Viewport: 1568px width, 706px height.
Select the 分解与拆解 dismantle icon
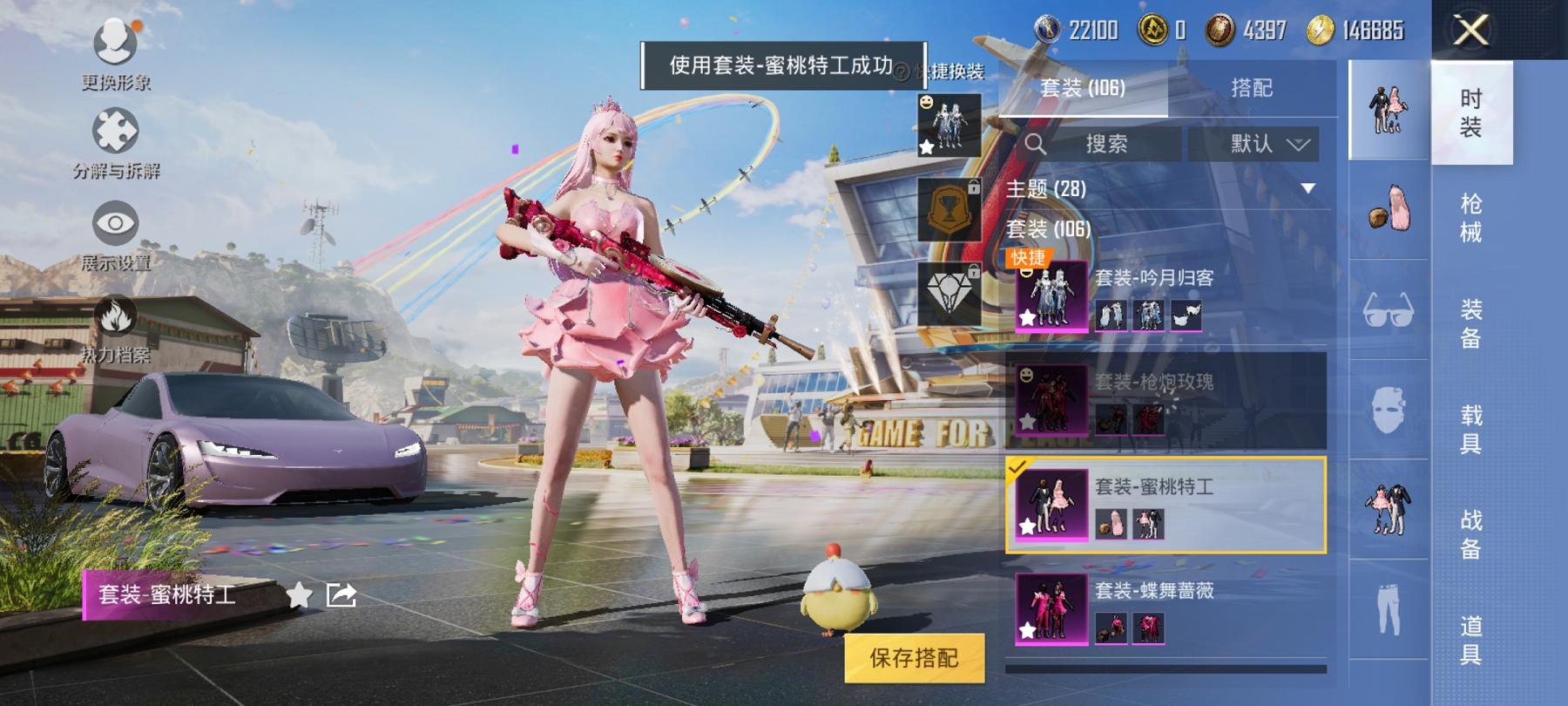pyautogui.click(x=114, y=129)
